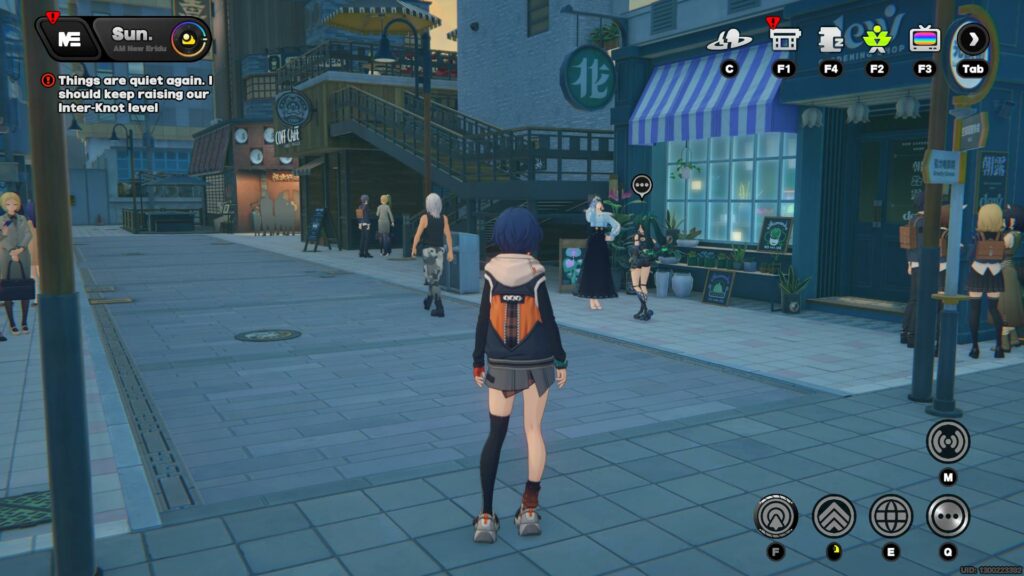
Task: Open the map via the signal-waves button
Action: click(x=947, y=441)
